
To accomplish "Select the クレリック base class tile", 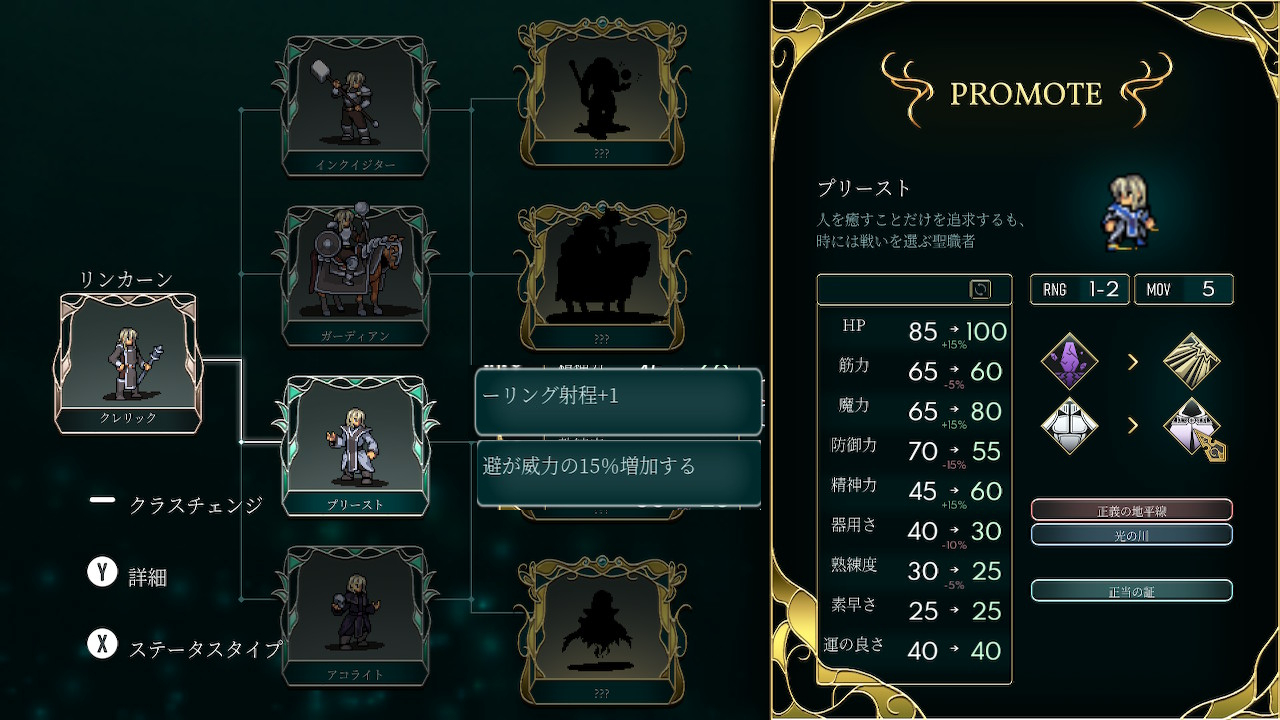I will pos(129,362).
